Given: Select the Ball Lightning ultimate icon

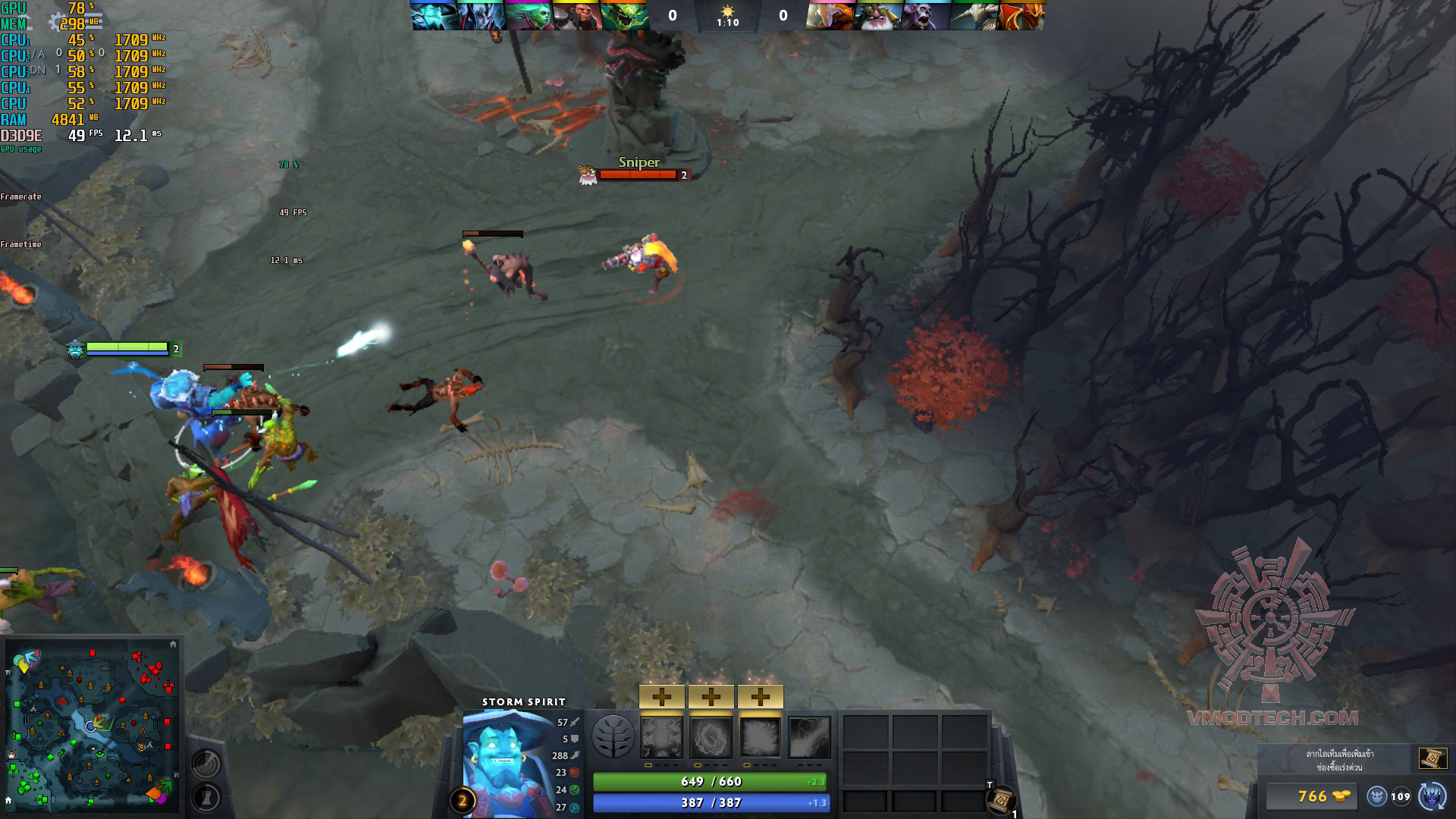Looking at the screenshot, I should [810, 737].
